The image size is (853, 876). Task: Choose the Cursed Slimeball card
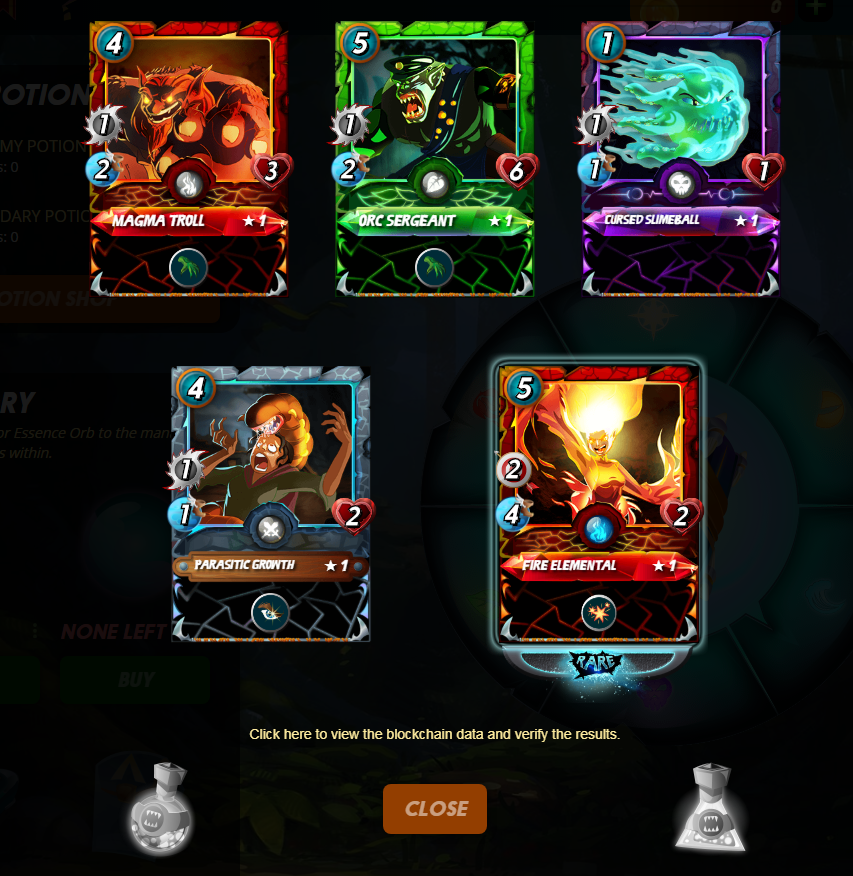point(680,160)
